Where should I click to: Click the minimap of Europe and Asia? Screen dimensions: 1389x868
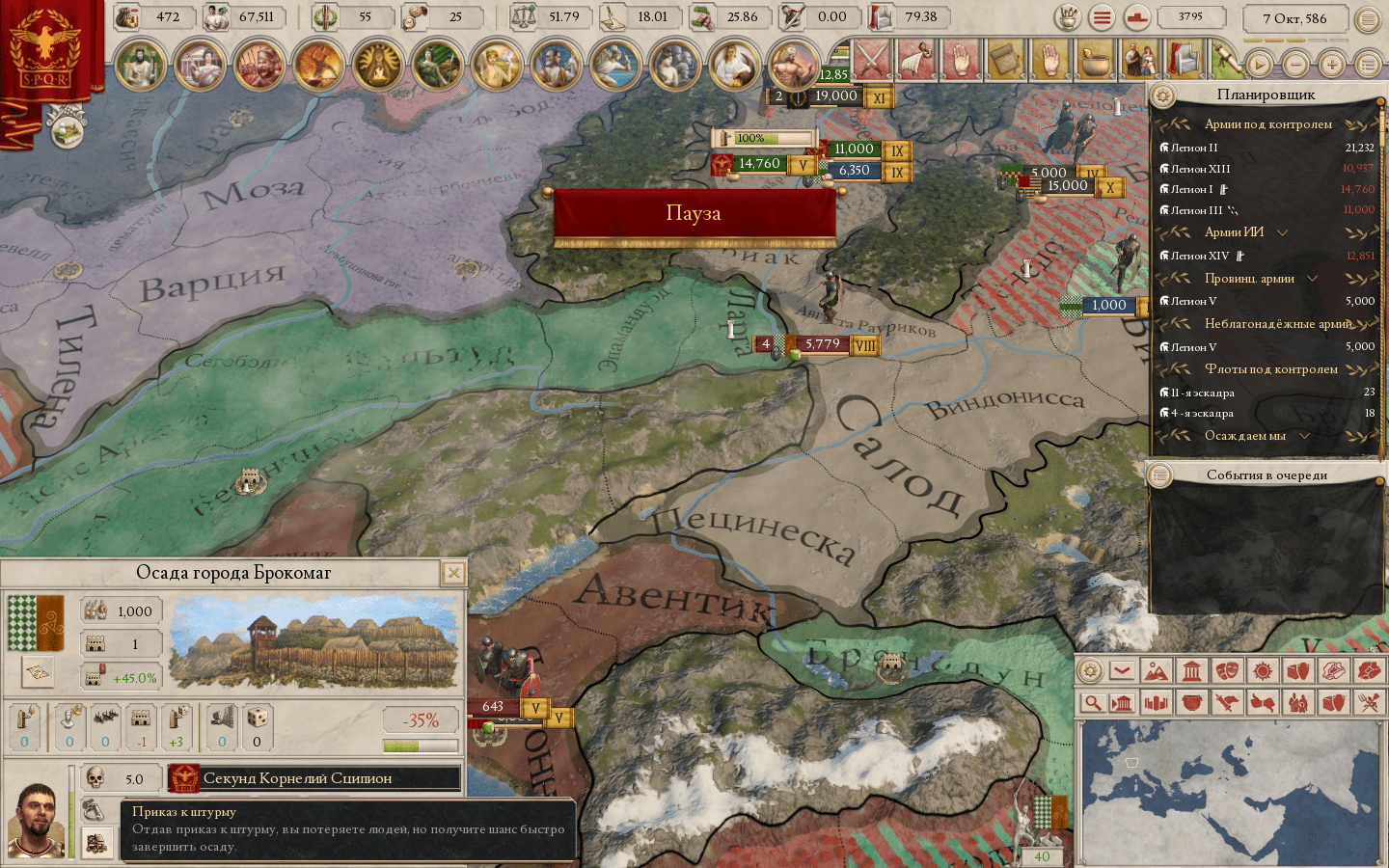point(1230,793)
